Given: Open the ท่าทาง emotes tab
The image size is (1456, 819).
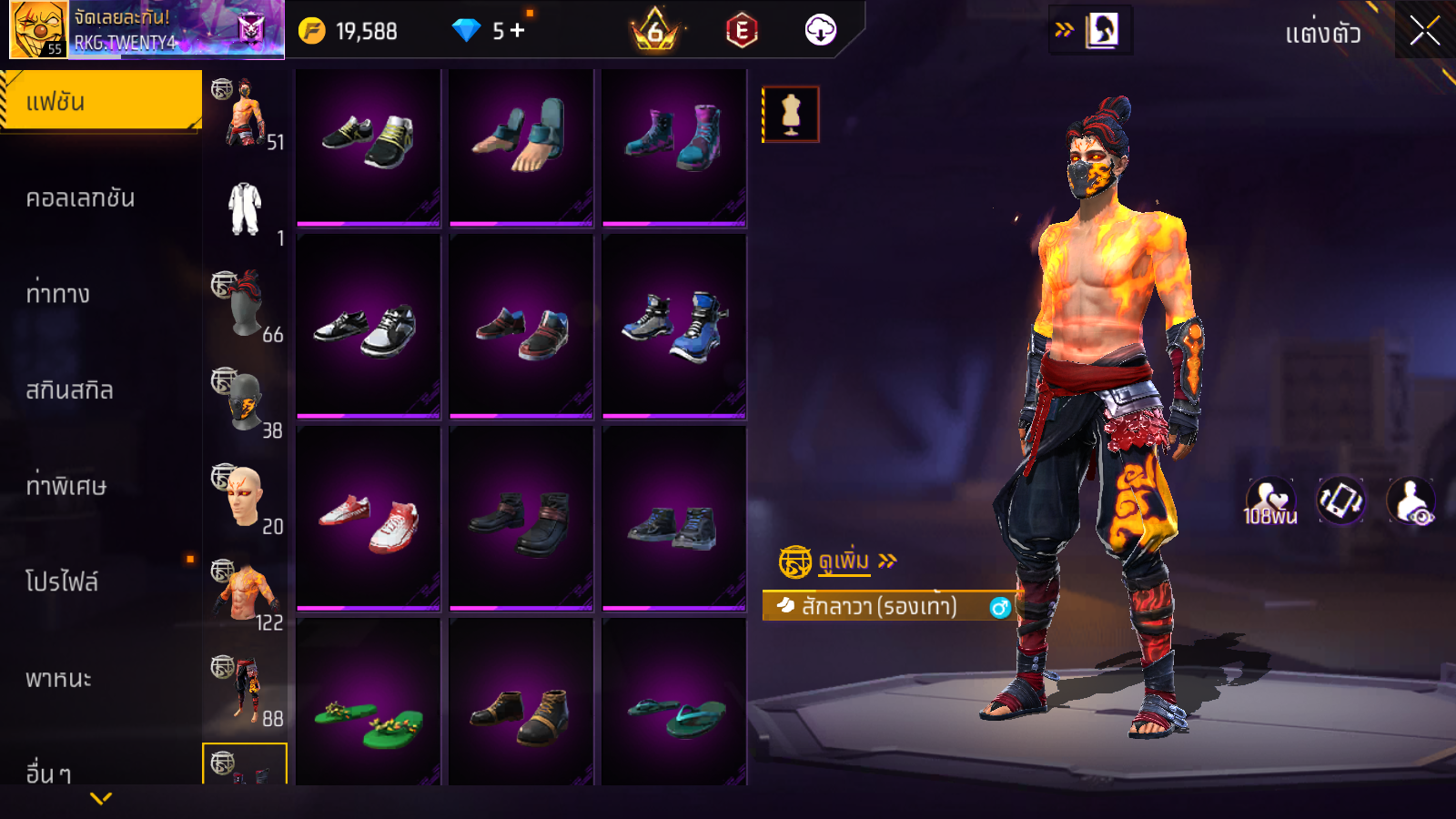Looking at the screenshot, I should [x=58, y=294].
